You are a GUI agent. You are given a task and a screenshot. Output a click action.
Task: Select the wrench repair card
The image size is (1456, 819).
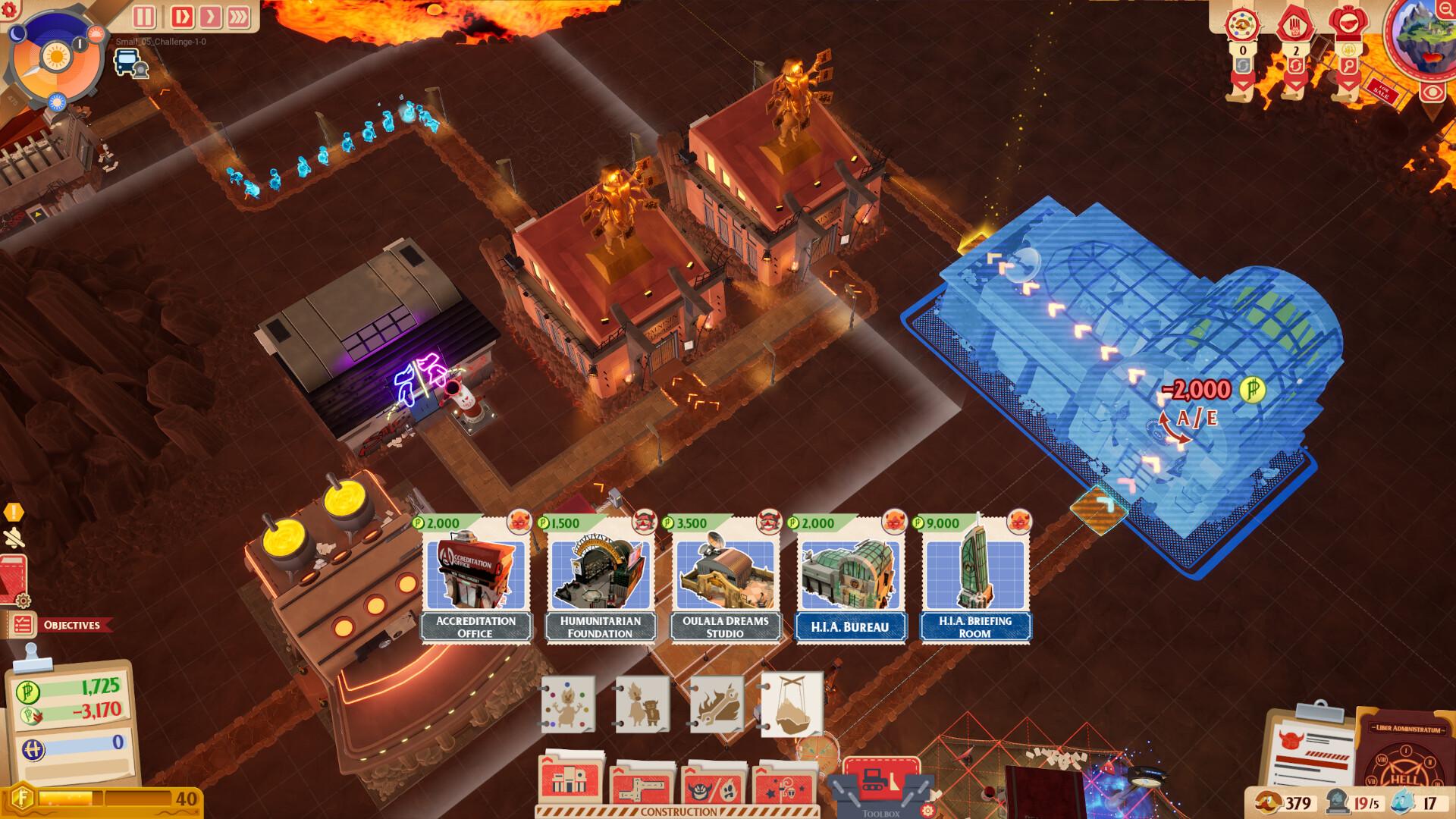point(719,705)
